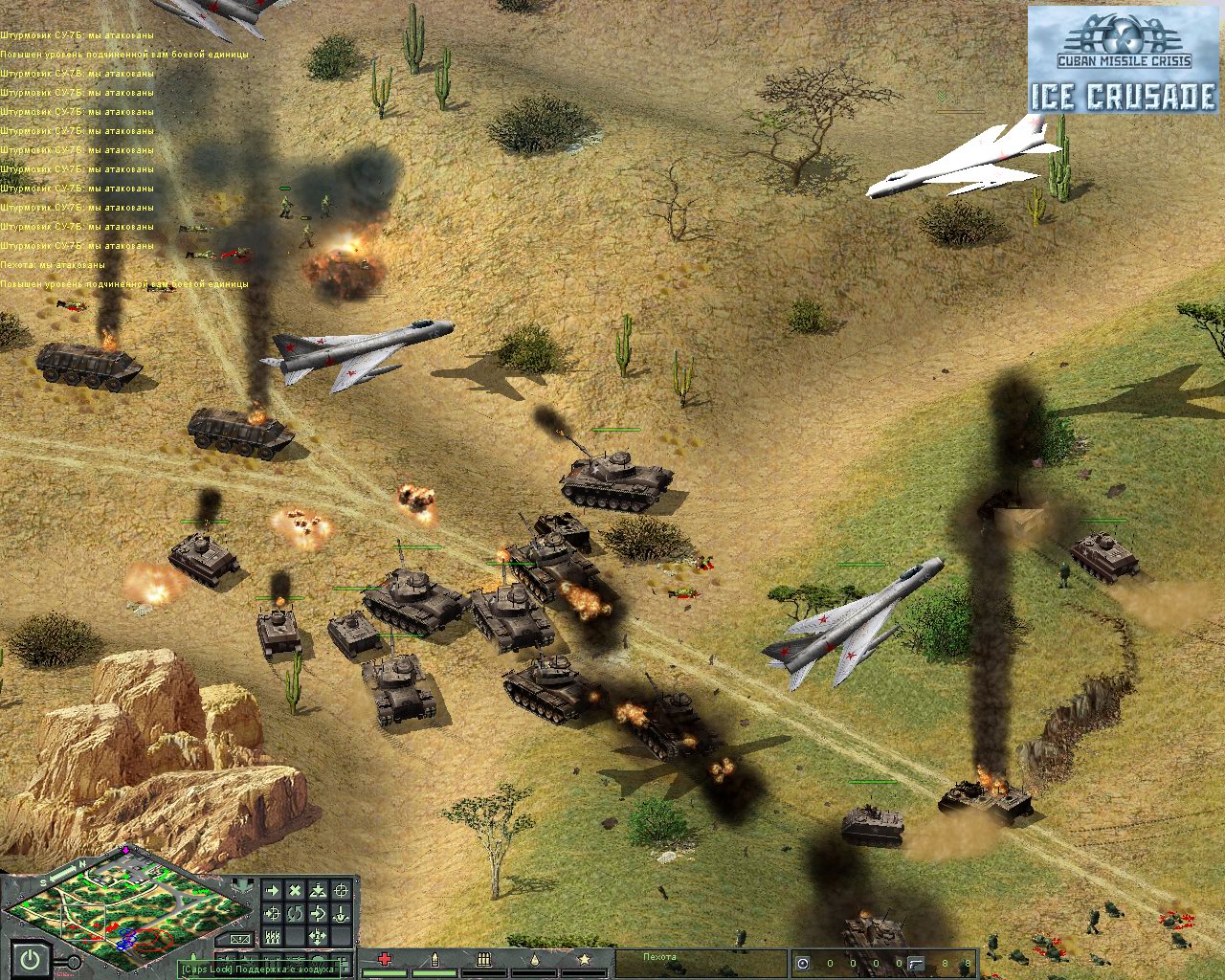
Task: Select the infantry squad icon
Action: point(272,936)
